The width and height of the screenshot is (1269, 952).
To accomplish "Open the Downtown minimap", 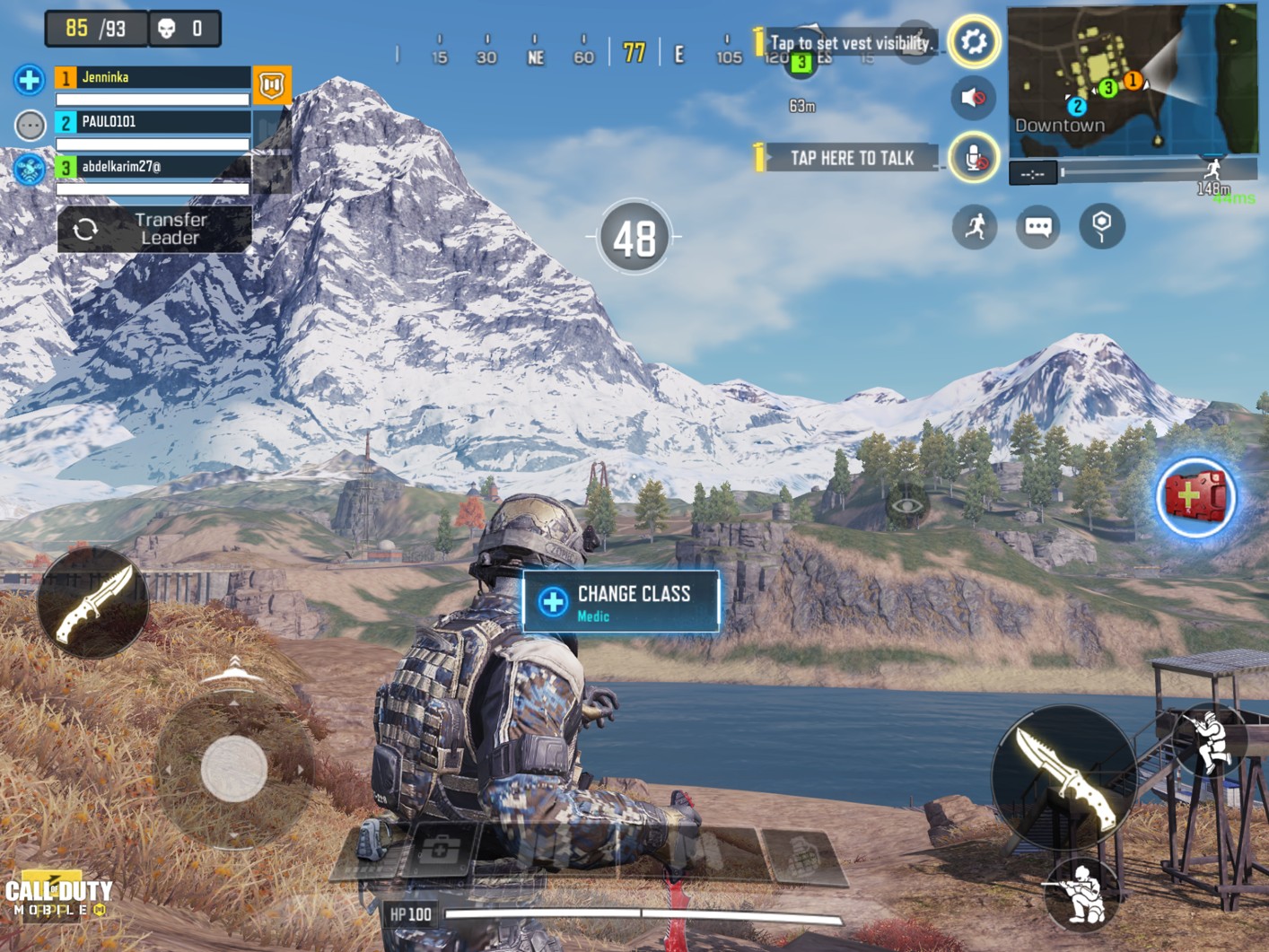I will tap(1133, 79).
